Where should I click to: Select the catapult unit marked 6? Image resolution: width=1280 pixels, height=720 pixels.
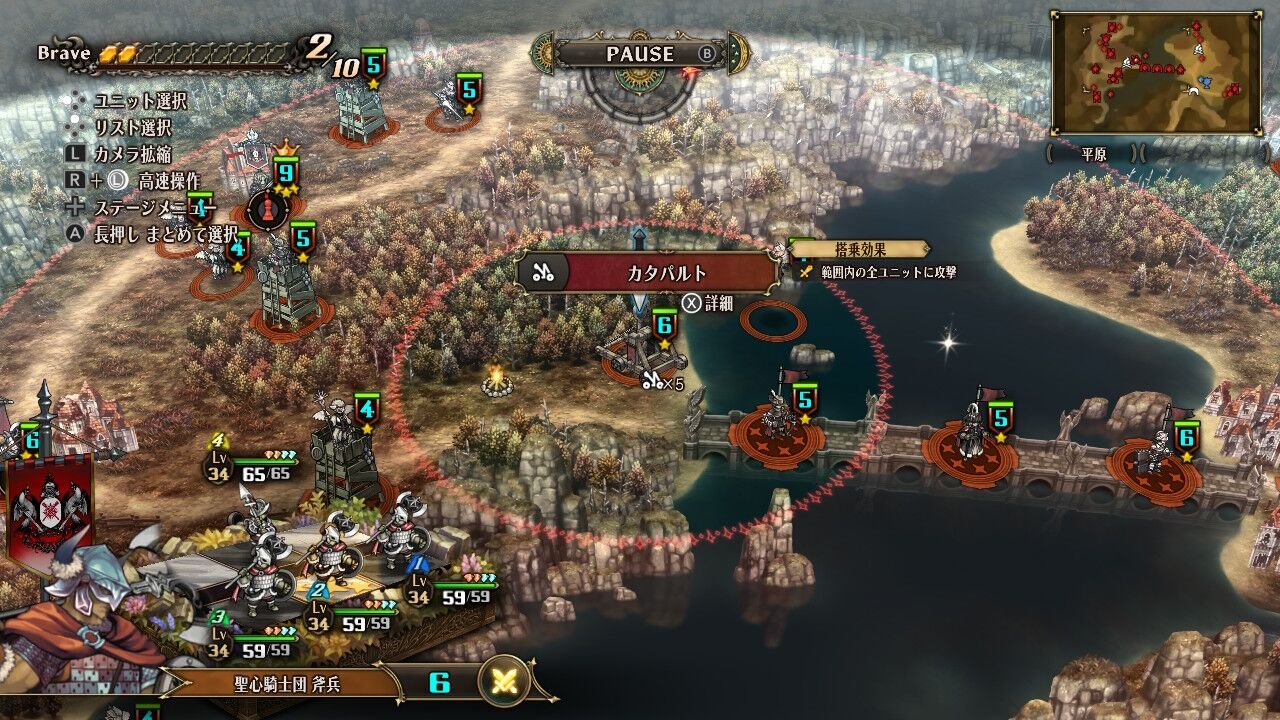[x=645, y=355]
